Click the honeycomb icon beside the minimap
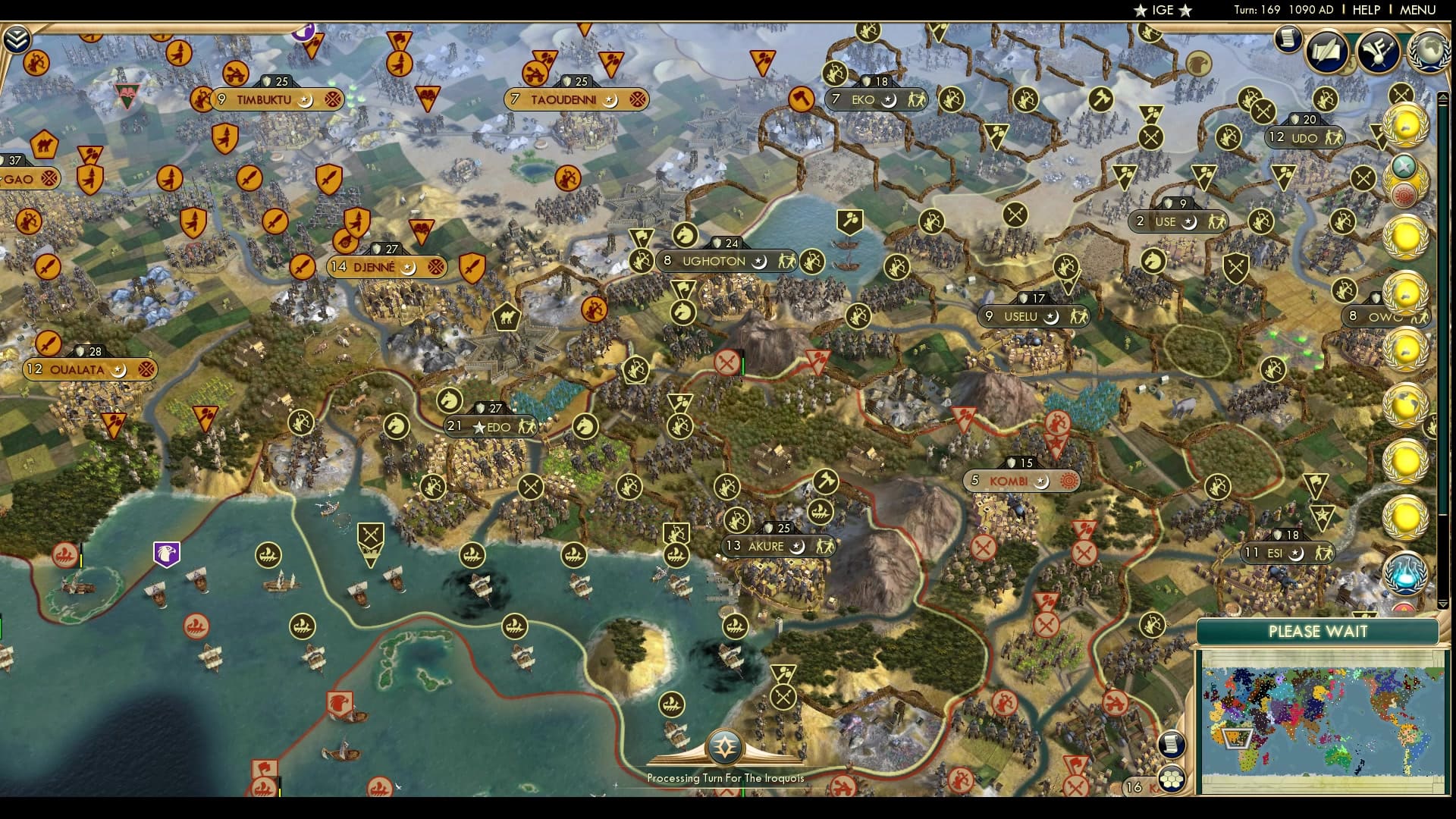 tap(1172, 777)
